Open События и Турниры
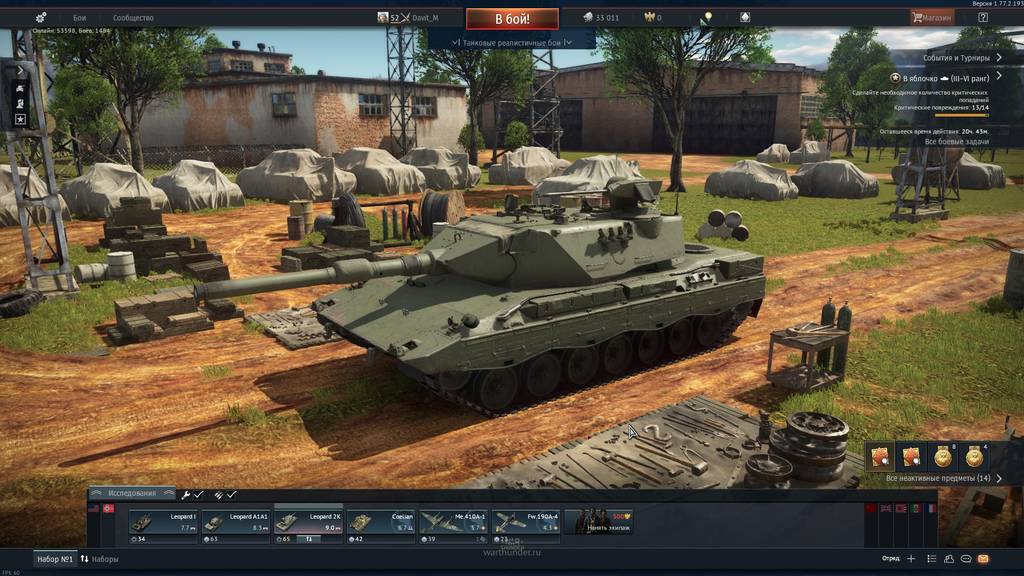 [x=955, y=58]
